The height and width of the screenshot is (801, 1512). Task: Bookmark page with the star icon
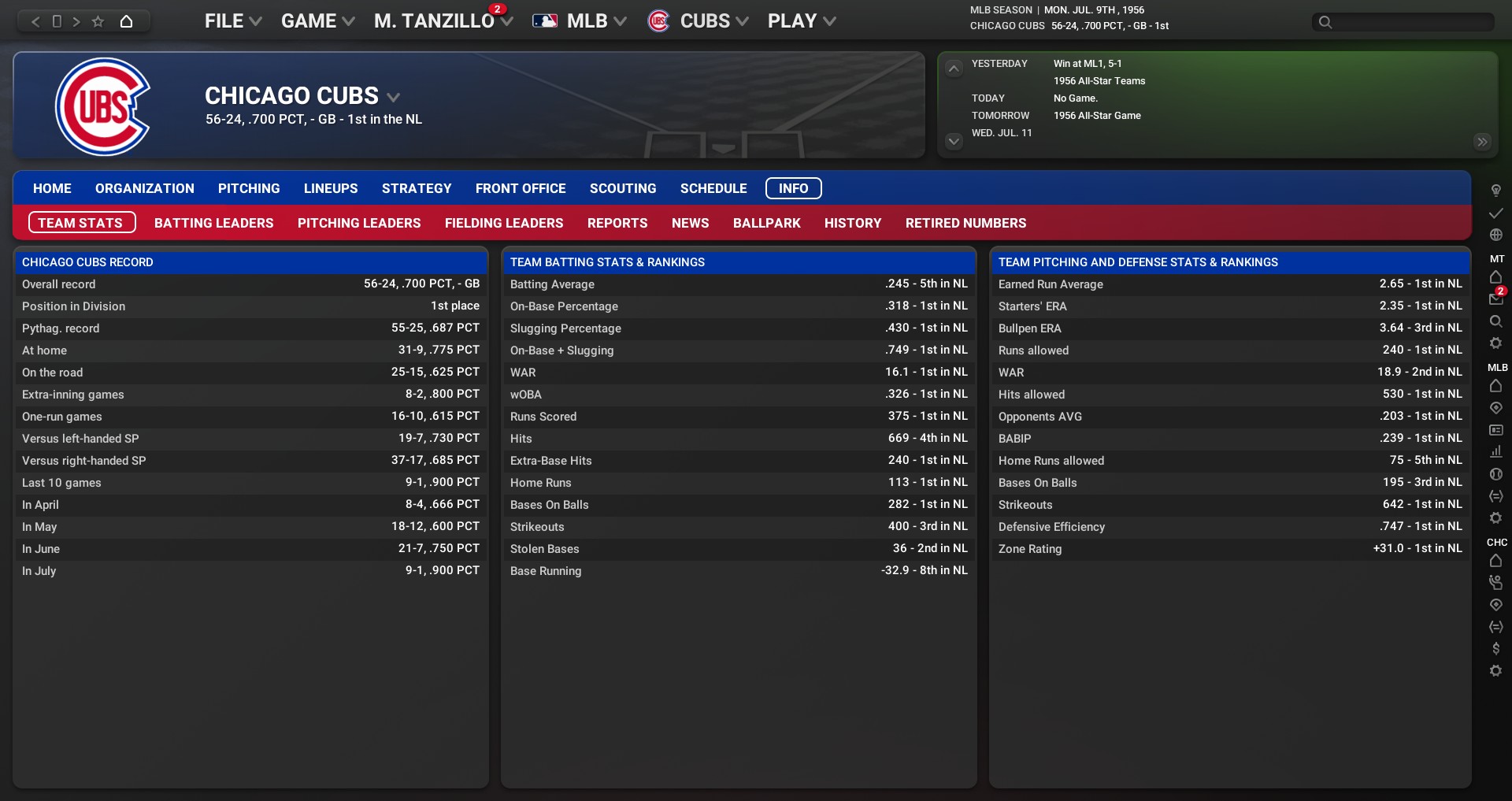98,21
